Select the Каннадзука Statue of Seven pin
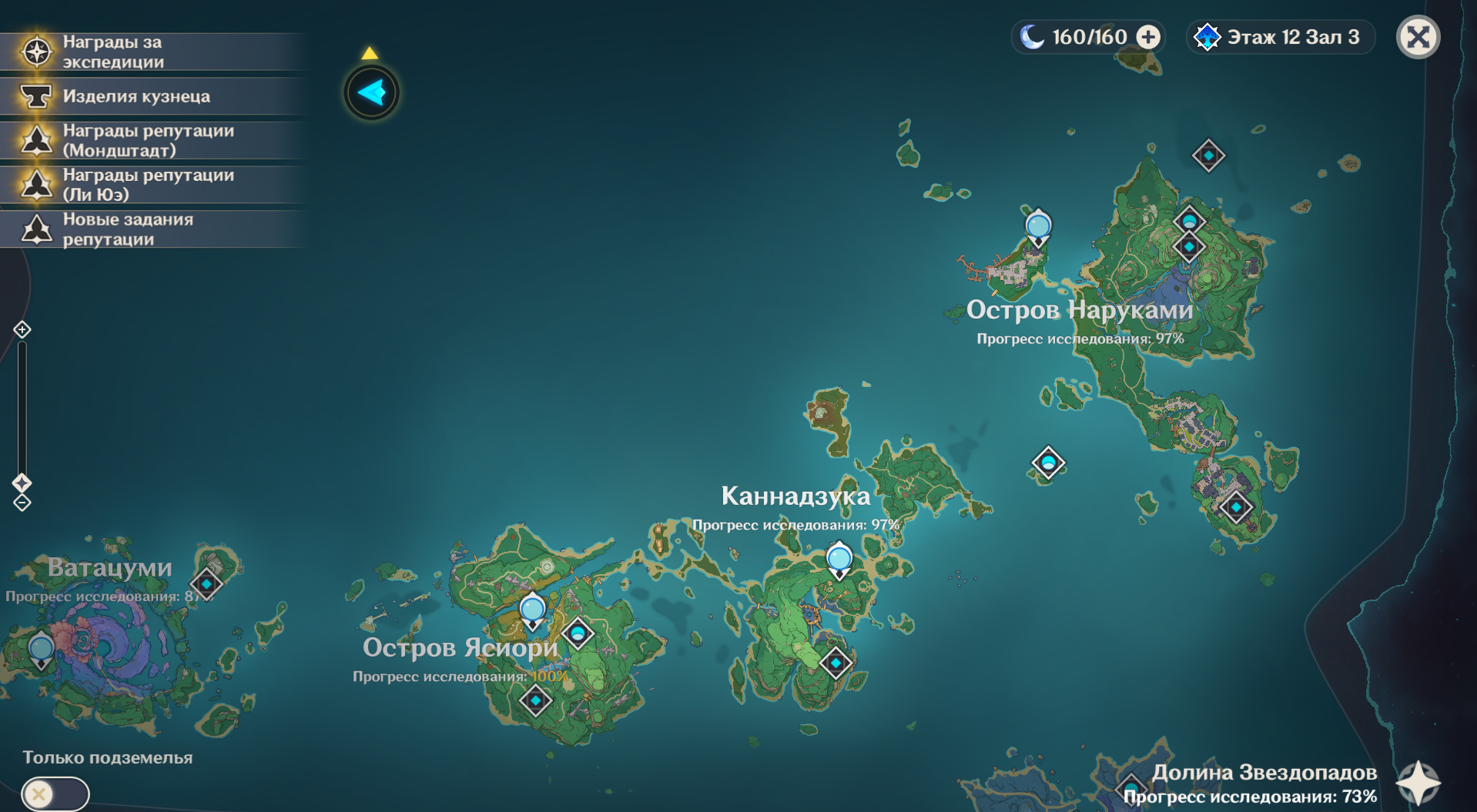Screen dimensions: 1477x812 tap(839, 559)
